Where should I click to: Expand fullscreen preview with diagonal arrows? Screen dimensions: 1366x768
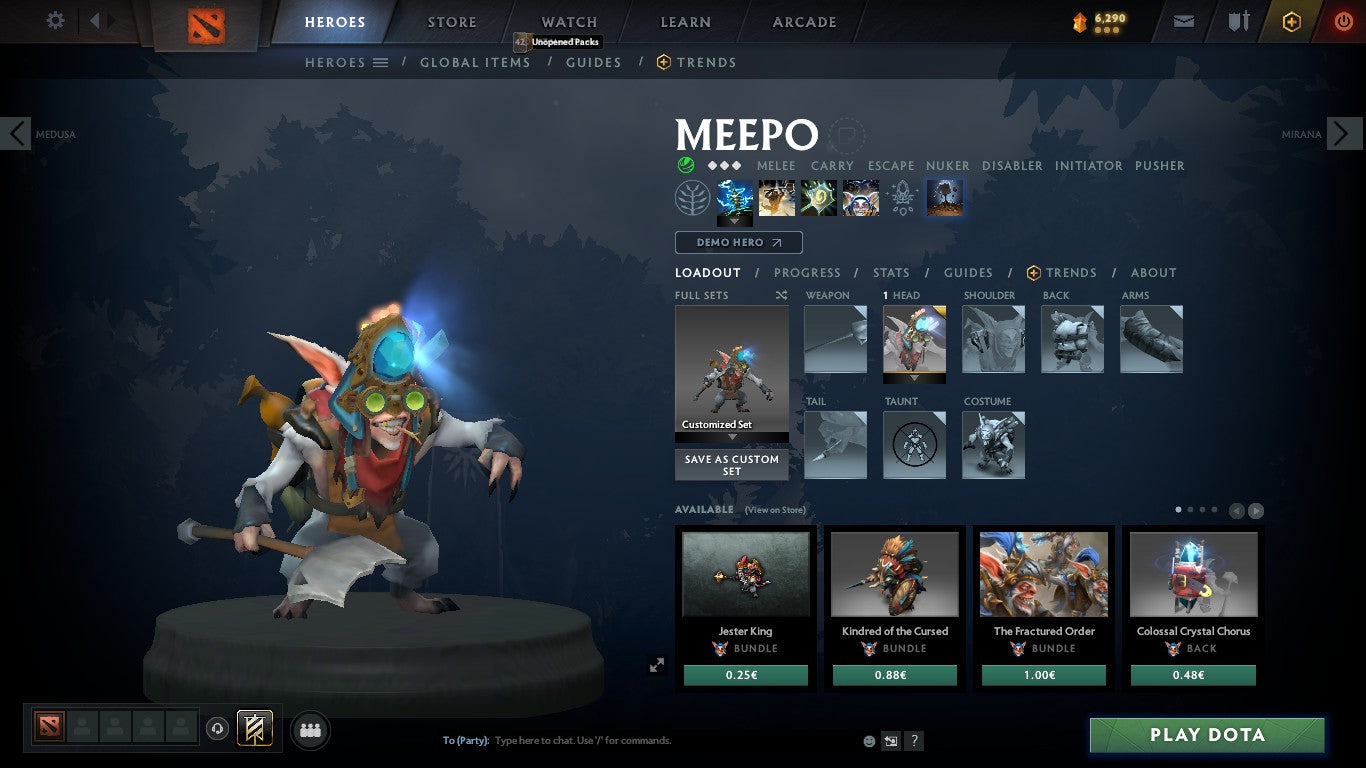tap(657, 664)
